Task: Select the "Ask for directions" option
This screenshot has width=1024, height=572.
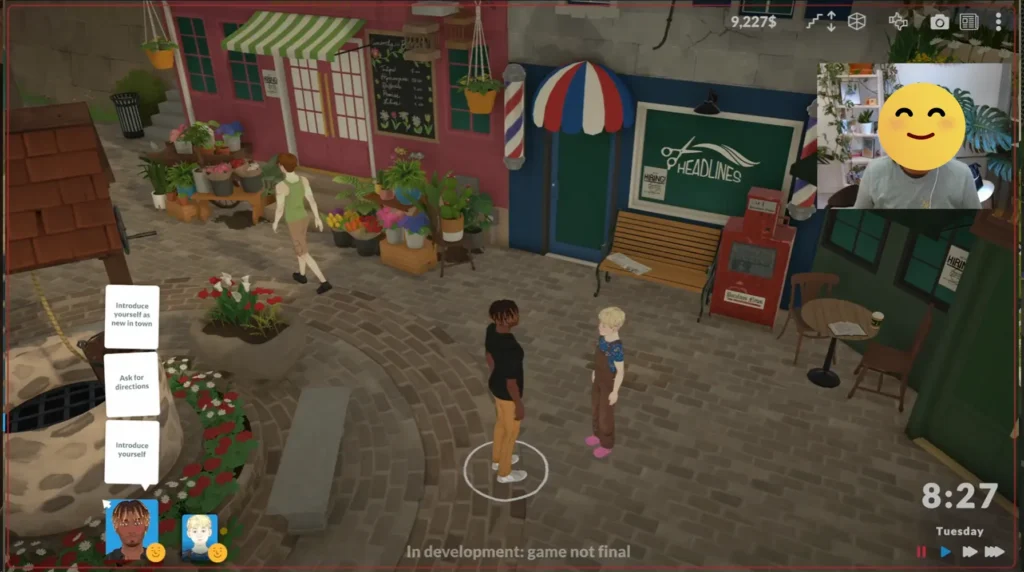Action: point(132,385)
